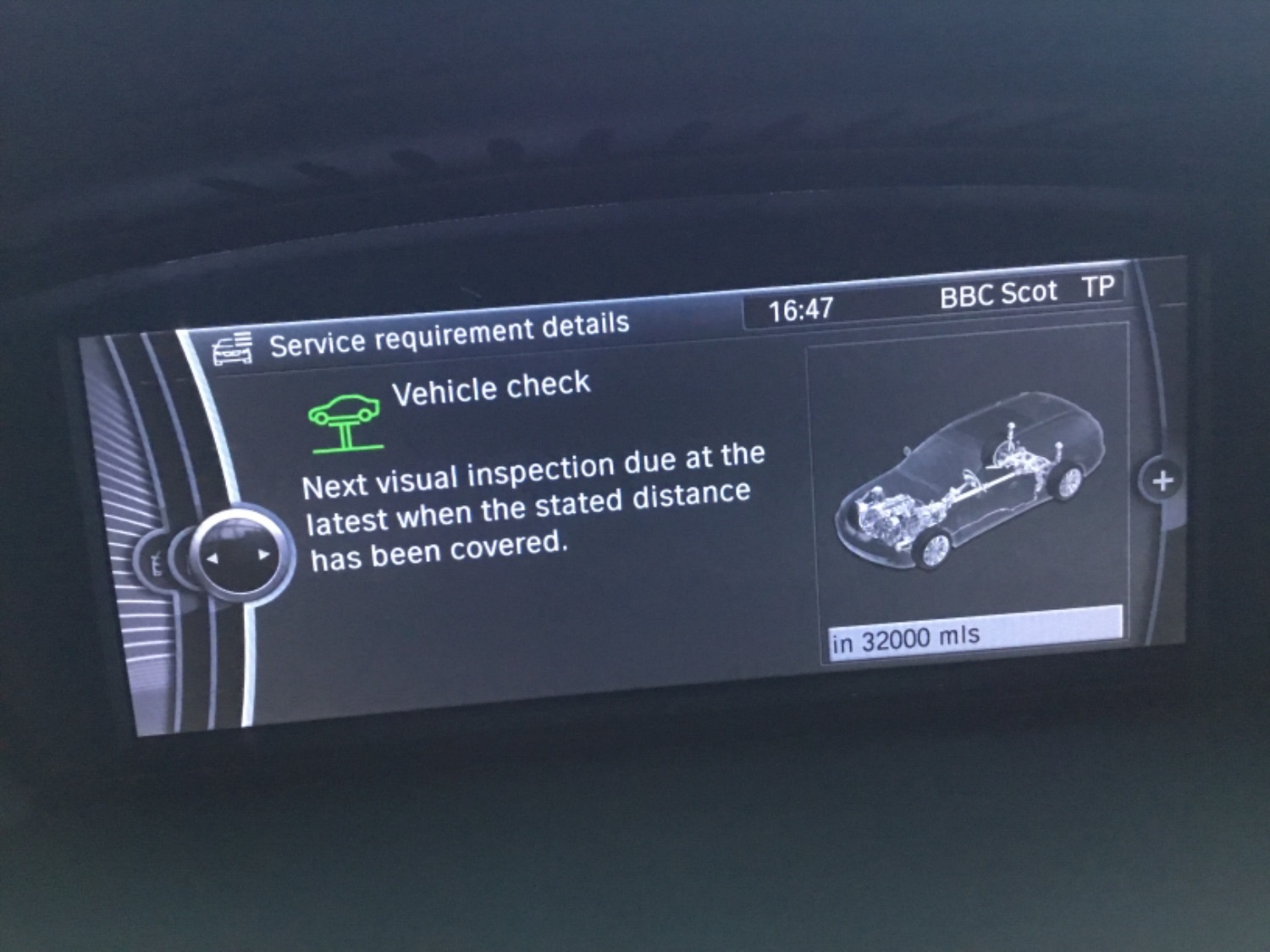This screenshot has height=952, width=1270.
Task: Click the round plus button
Action: [1162, 481]
